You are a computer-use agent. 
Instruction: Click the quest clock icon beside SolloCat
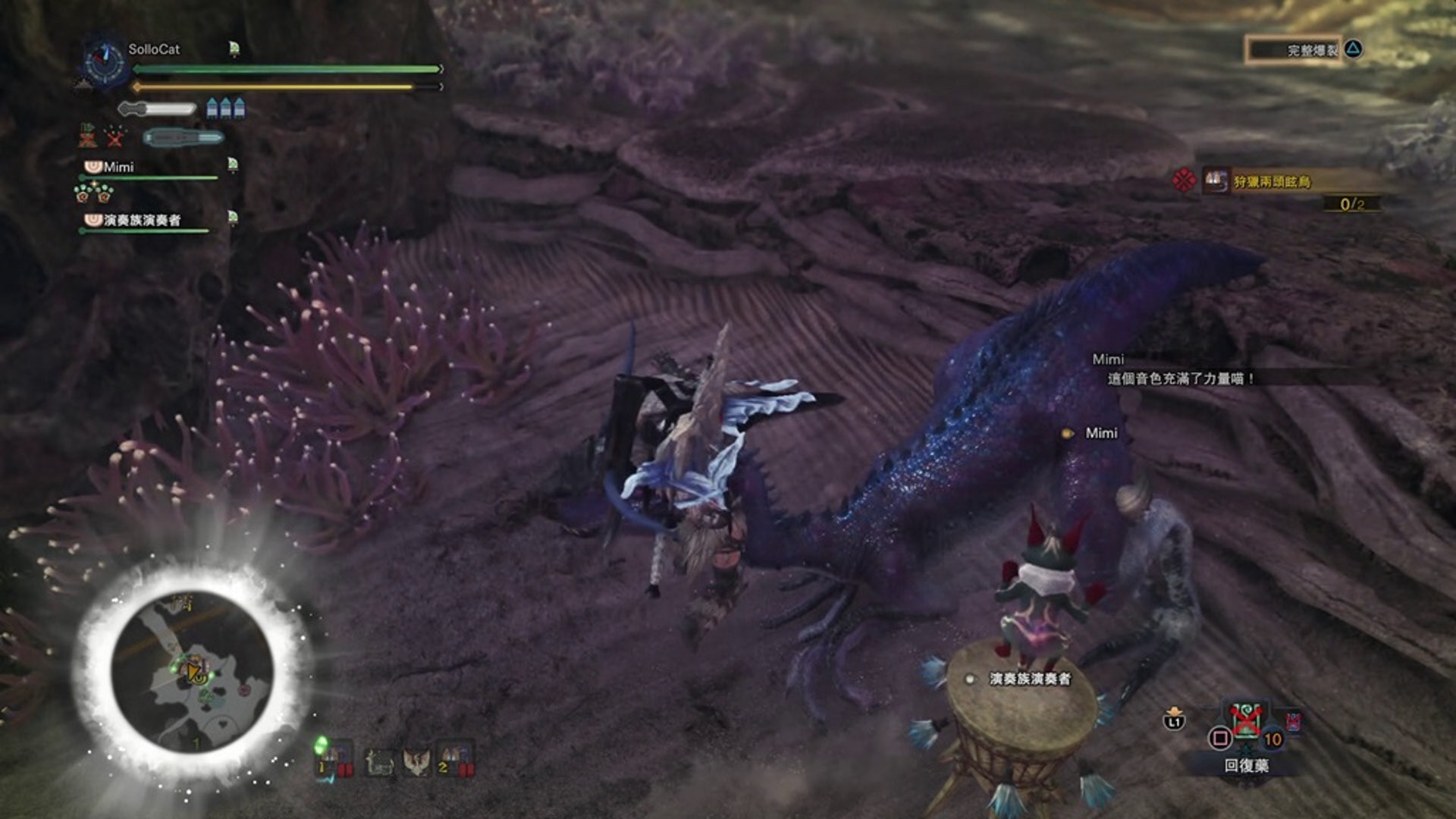(x=105, y=61)
